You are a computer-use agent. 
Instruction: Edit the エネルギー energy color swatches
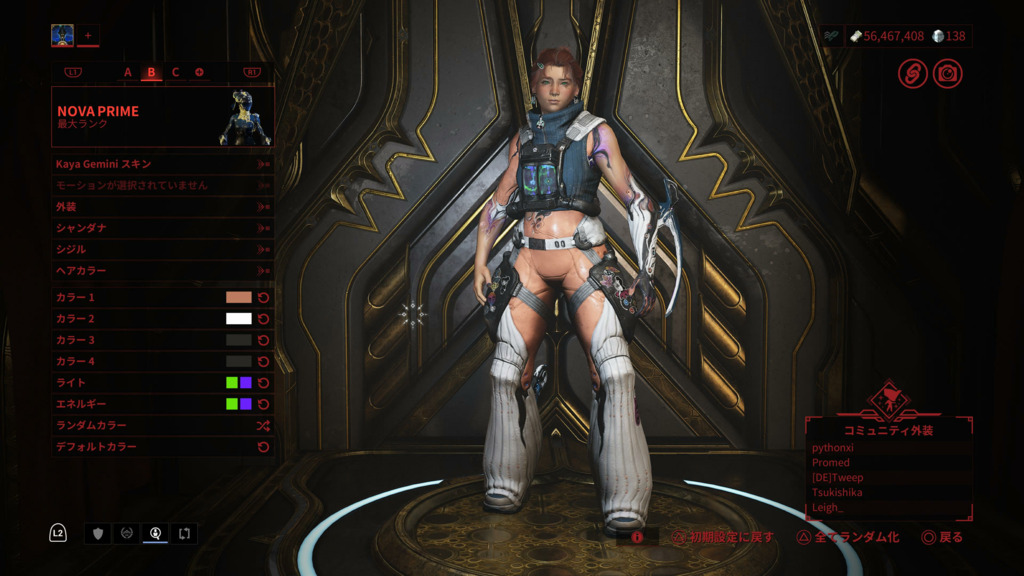tap(239, 404)
